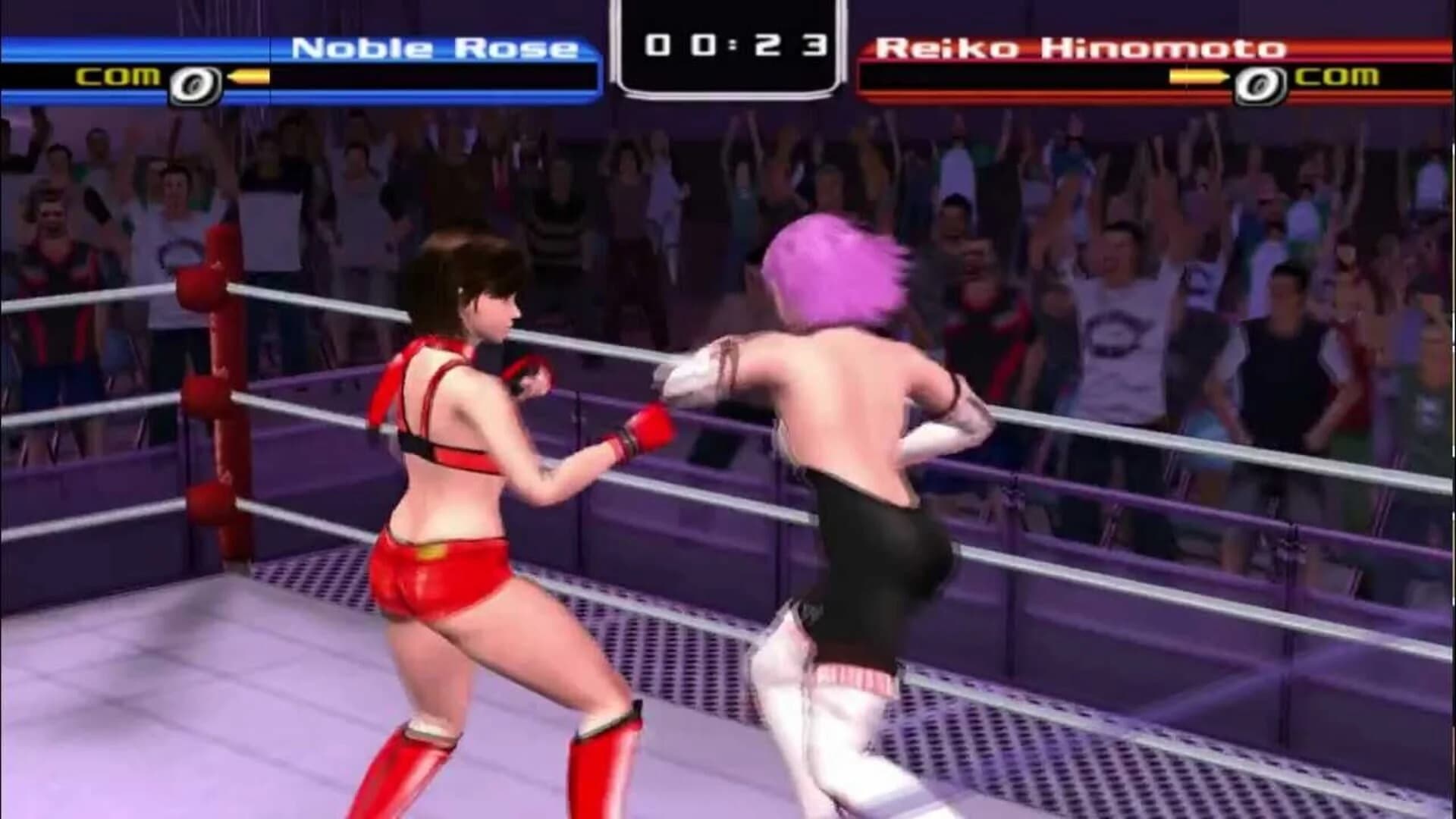Screen dimensions: 1456x819
Task: Click the digit 3 in the timer
Action: pyautogui.click(x=817, y=45)
